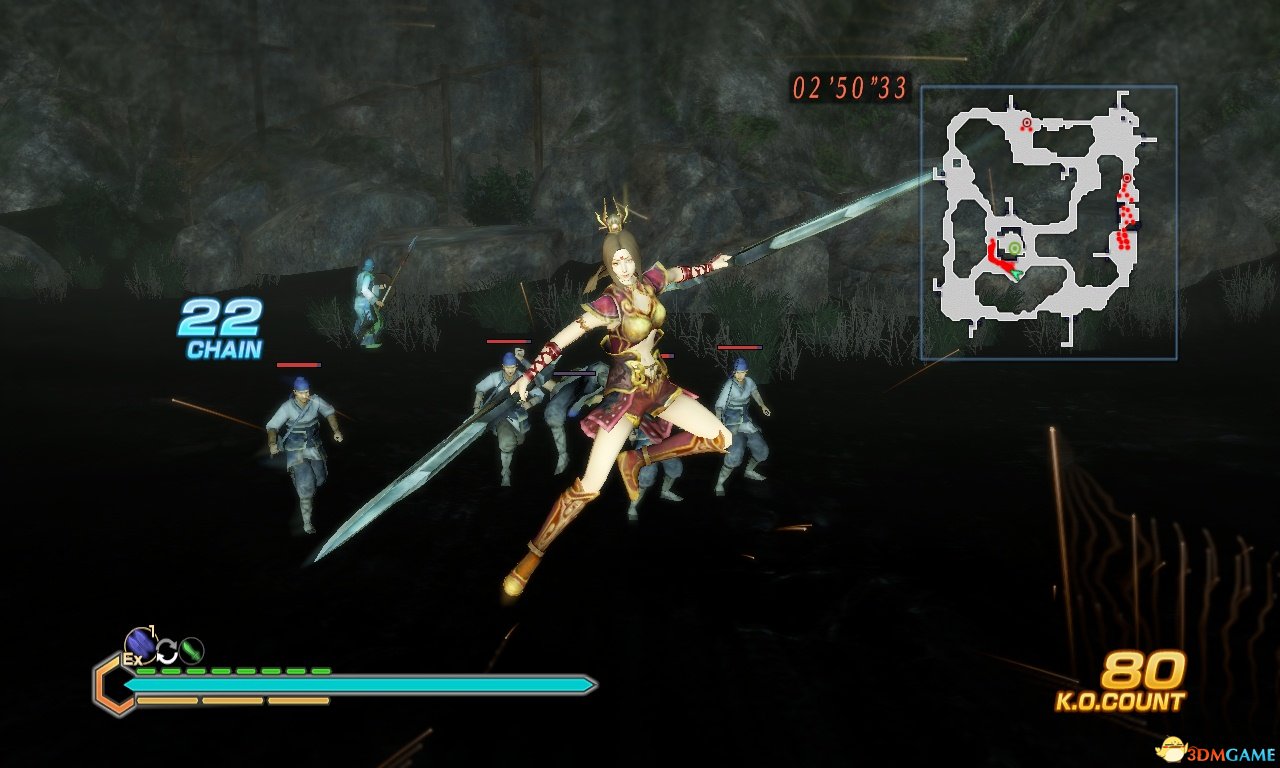
Task: Select the blue EX weapon icon
Action: (140, 644)
